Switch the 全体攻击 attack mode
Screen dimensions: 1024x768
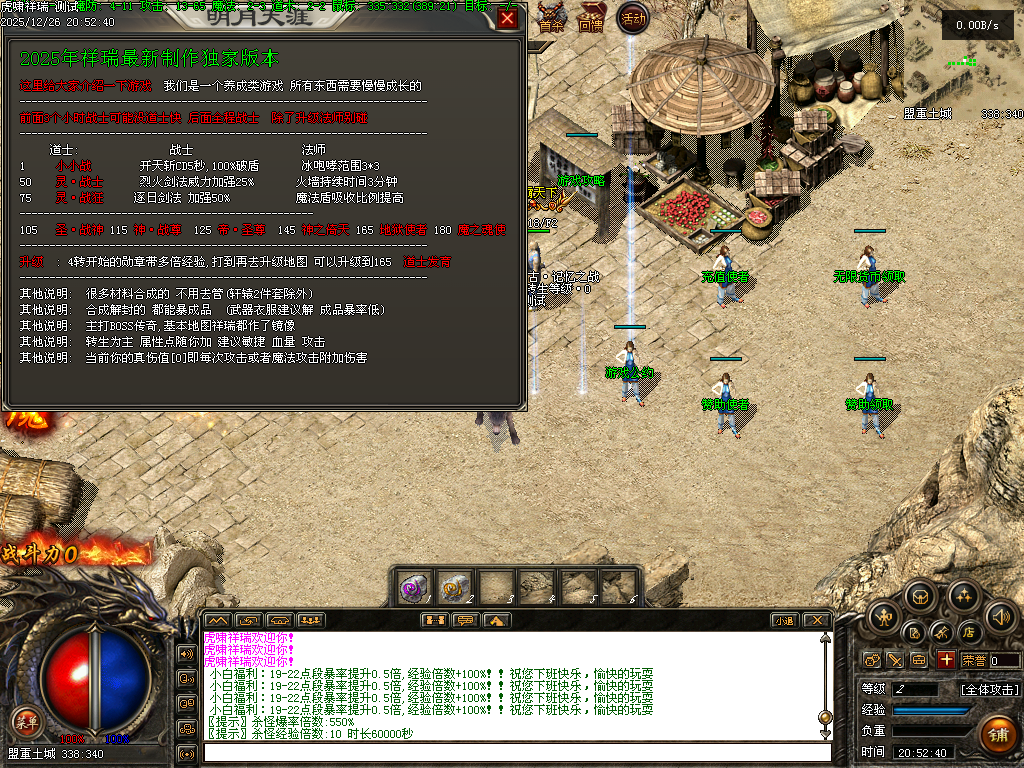point(989,690)
